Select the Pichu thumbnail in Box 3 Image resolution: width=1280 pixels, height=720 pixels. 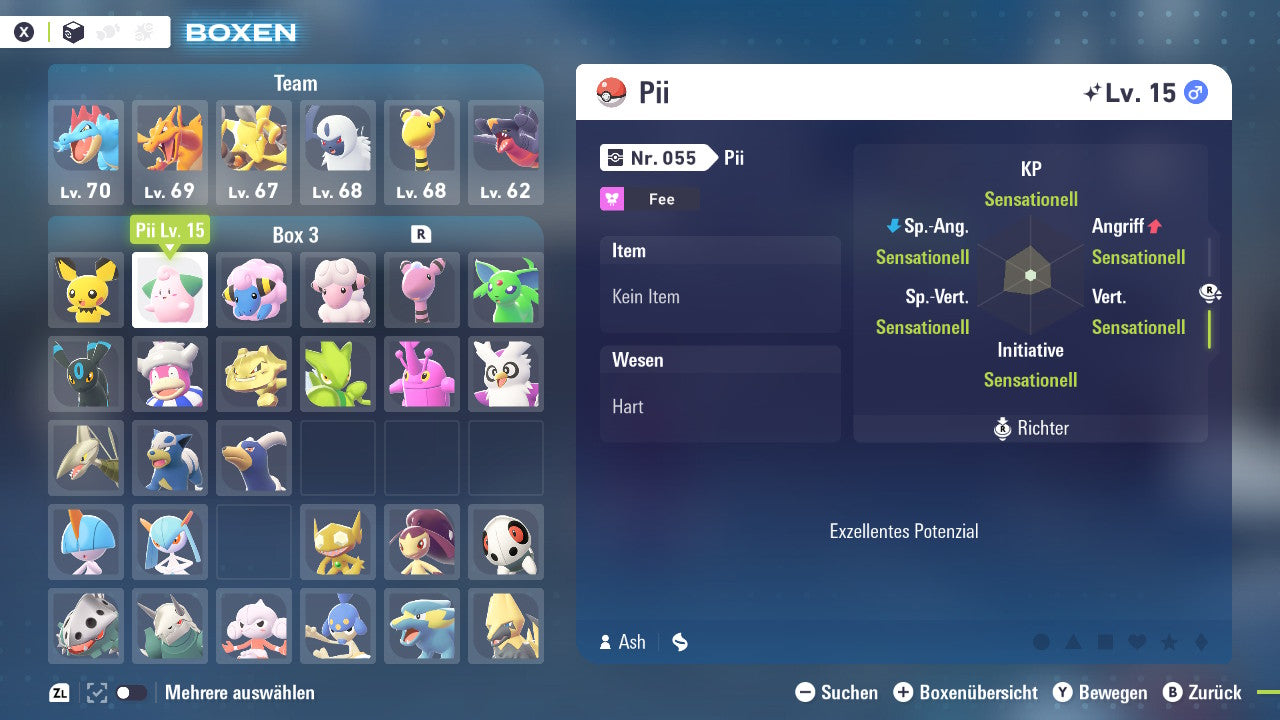coord(85,290)
